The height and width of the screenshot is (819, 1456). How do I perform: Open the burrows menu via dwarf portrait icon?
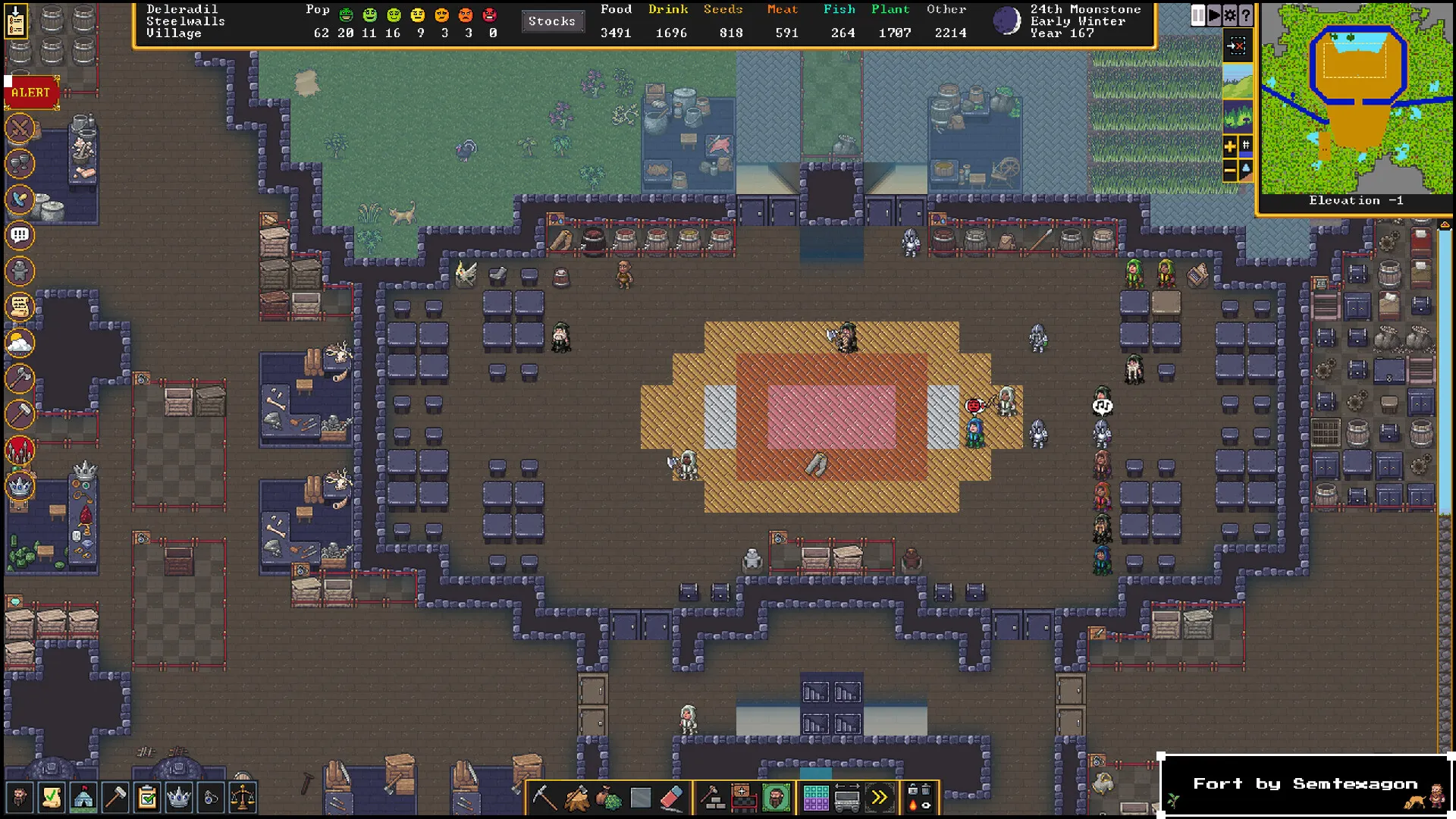(x=776, y=798)
